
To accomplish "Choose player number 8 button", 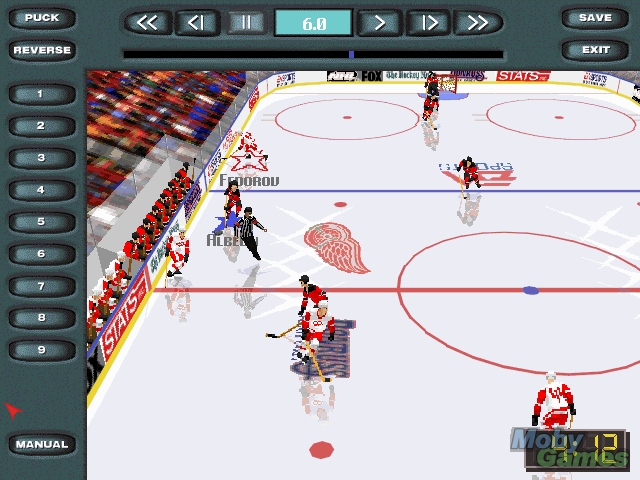I will coord(42,318).
